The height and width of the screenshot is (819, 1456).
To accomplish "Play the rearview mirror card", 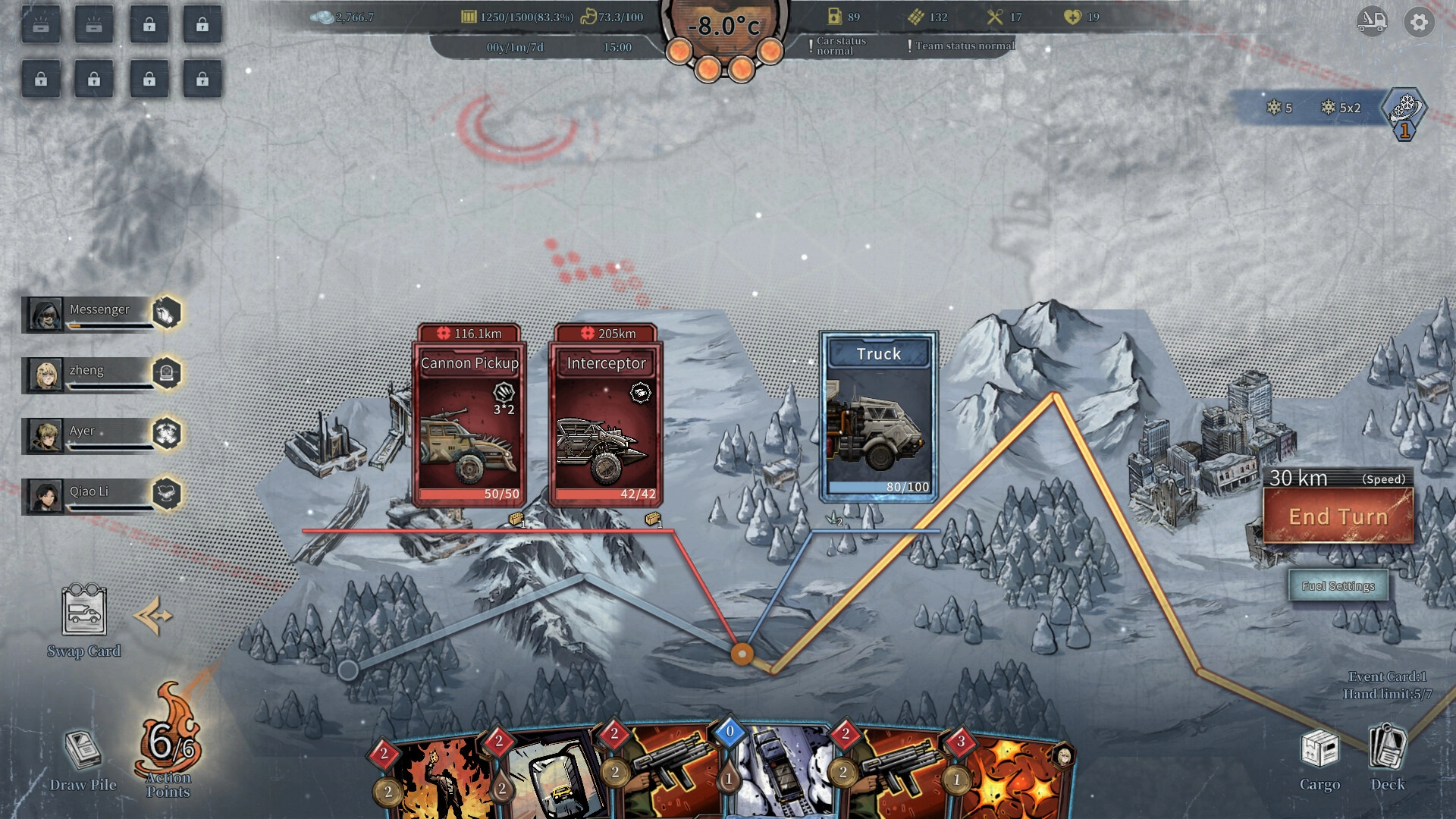I will pyautogui.click(x=554, y=781).
